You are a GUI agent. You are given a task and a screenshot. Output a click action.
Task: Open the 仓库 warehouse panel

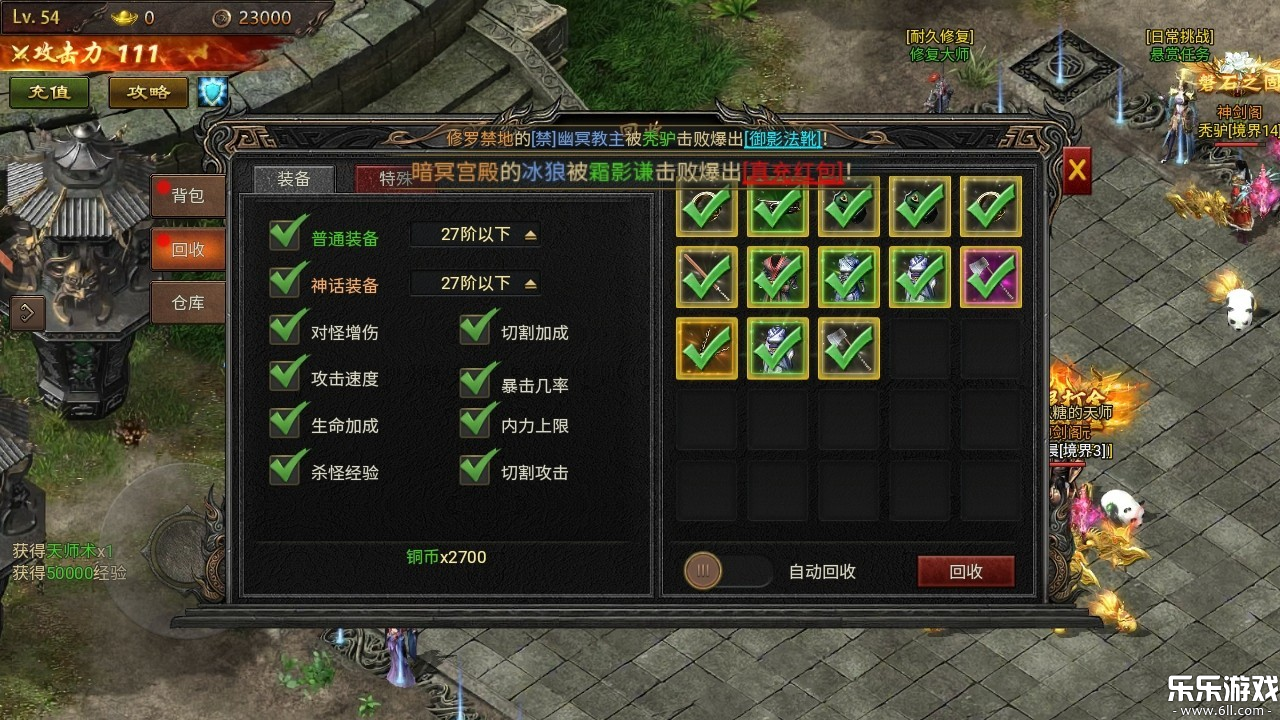pyautogui.click(x=188, y=303)
